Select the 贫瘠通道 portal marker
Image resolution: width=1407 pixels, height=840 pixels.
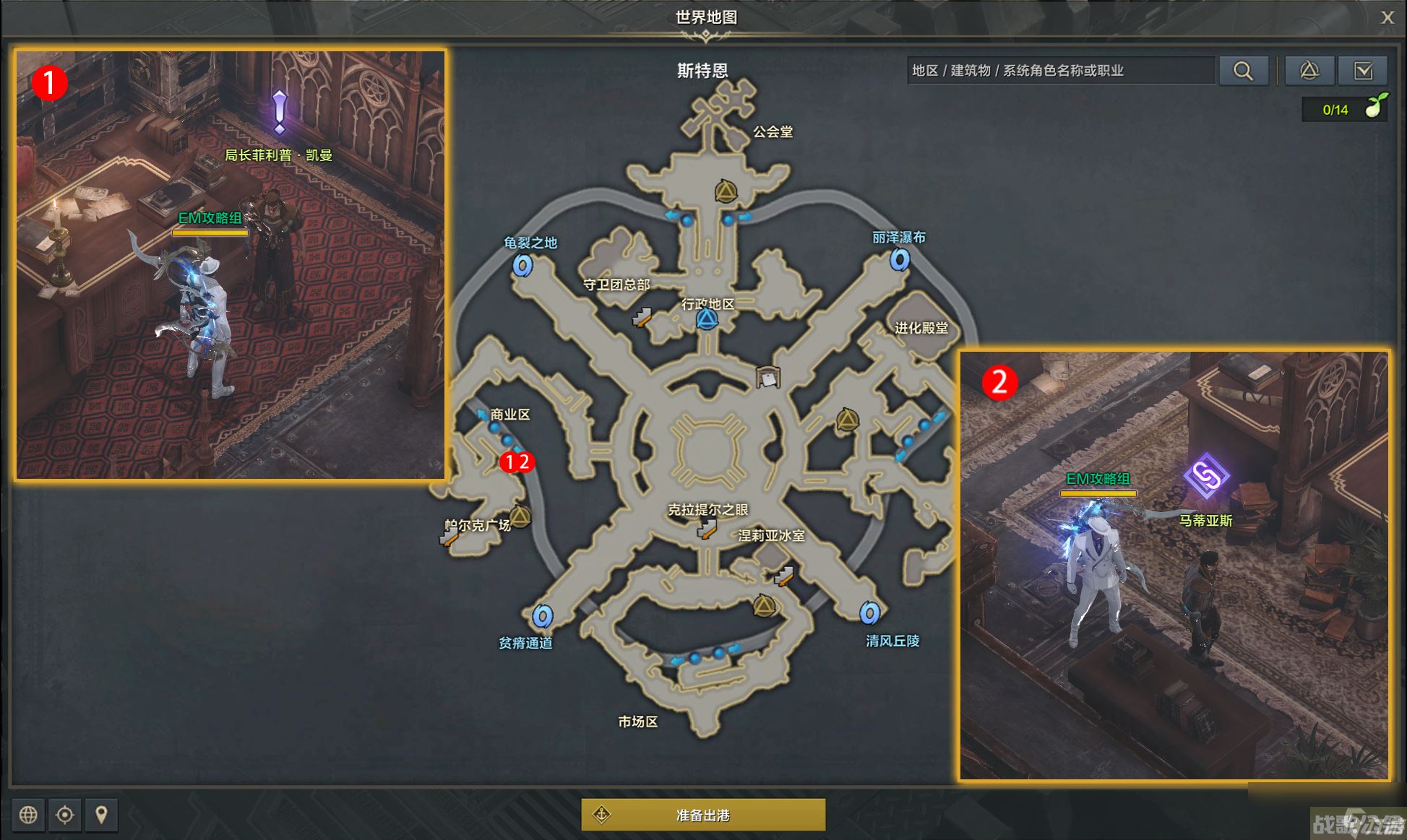click(x=543, y=616)
